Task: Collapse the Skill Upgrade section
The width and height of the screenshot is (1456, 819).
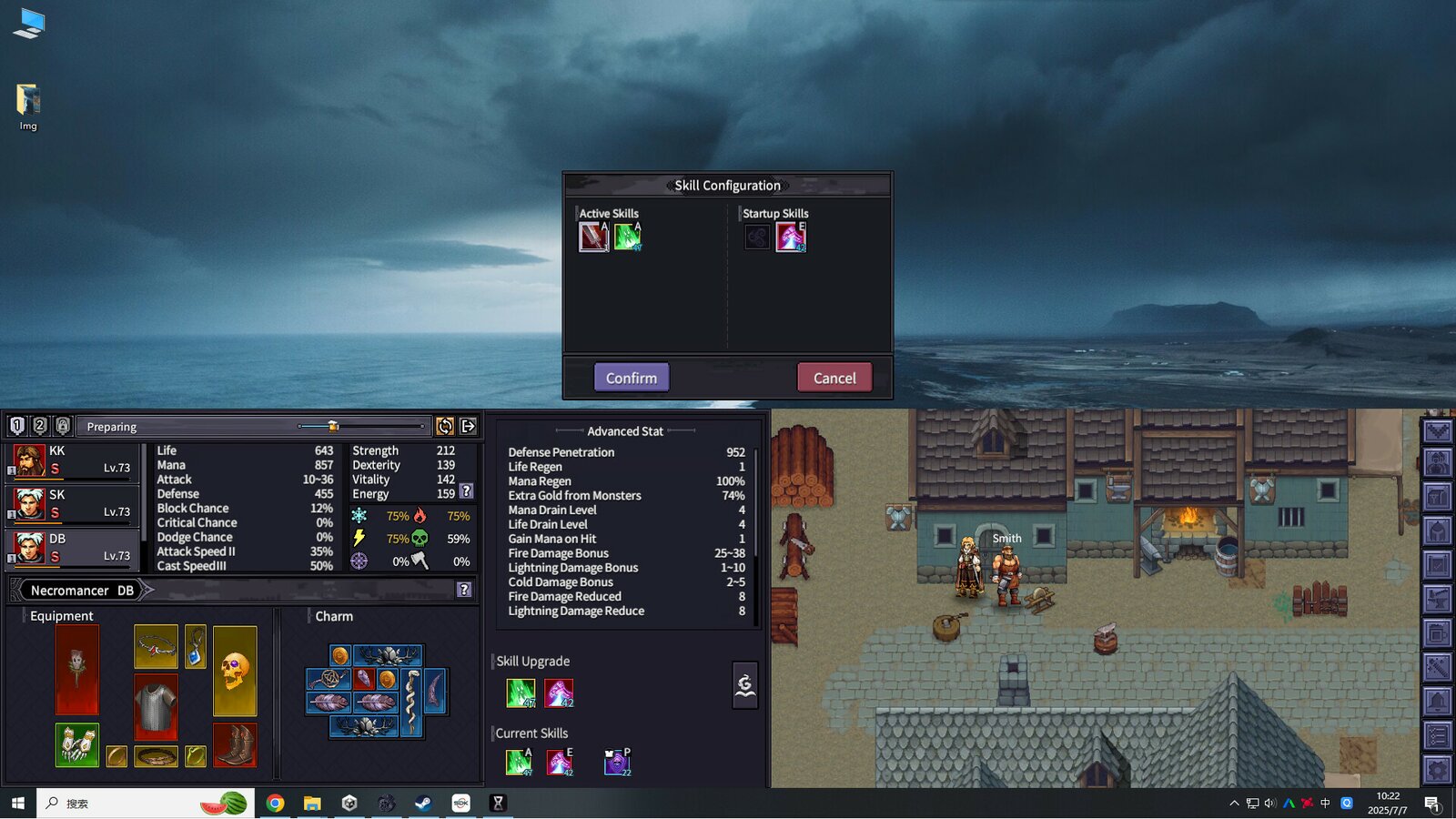Action: click(x=533, y=661)
